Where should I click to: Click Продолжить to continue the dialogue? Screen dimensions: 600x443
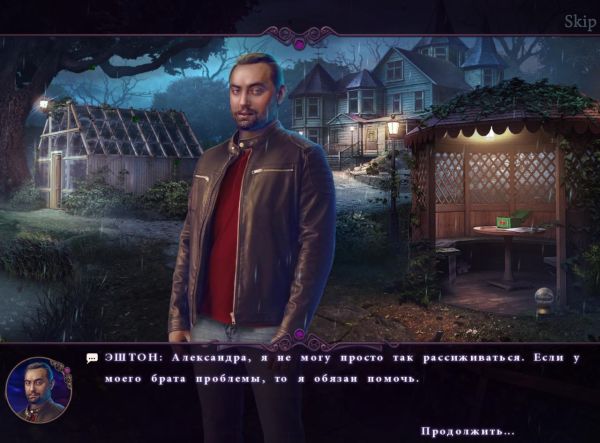[x=467, y=431]
